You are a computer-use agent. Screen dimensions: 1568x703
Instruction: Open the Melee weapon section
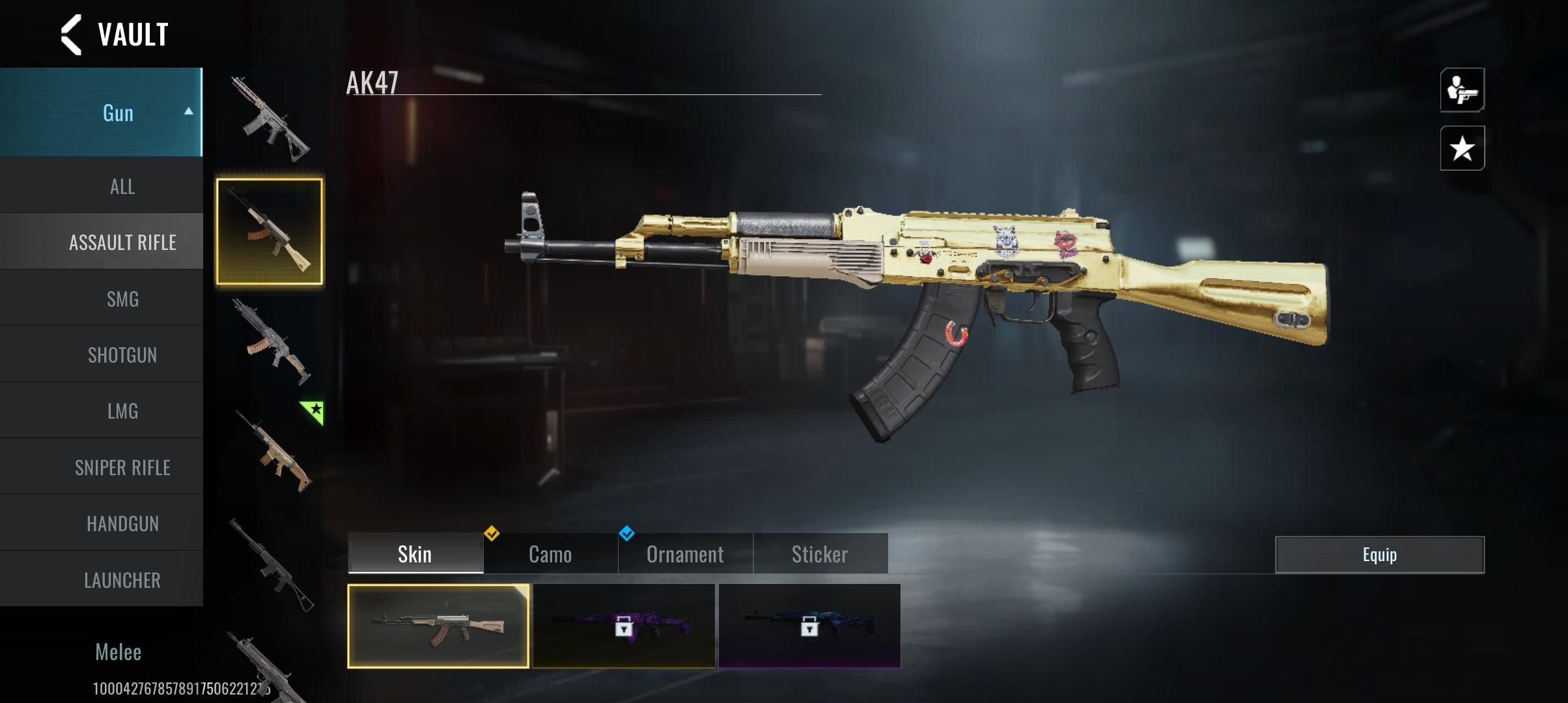point(118,652)
